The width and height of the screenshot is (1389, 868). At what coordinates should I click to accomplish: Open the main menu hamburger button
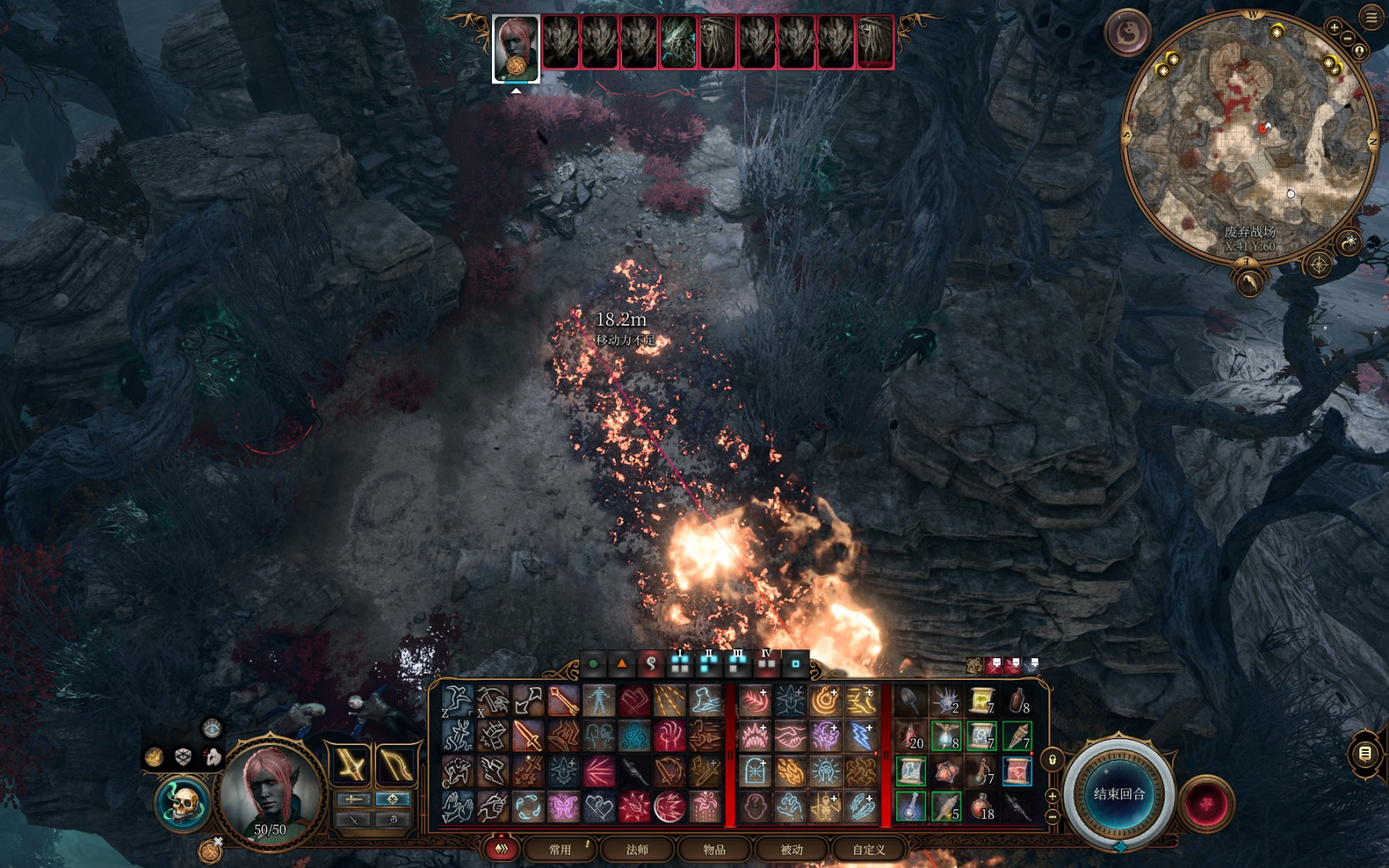coord(1371,17)
